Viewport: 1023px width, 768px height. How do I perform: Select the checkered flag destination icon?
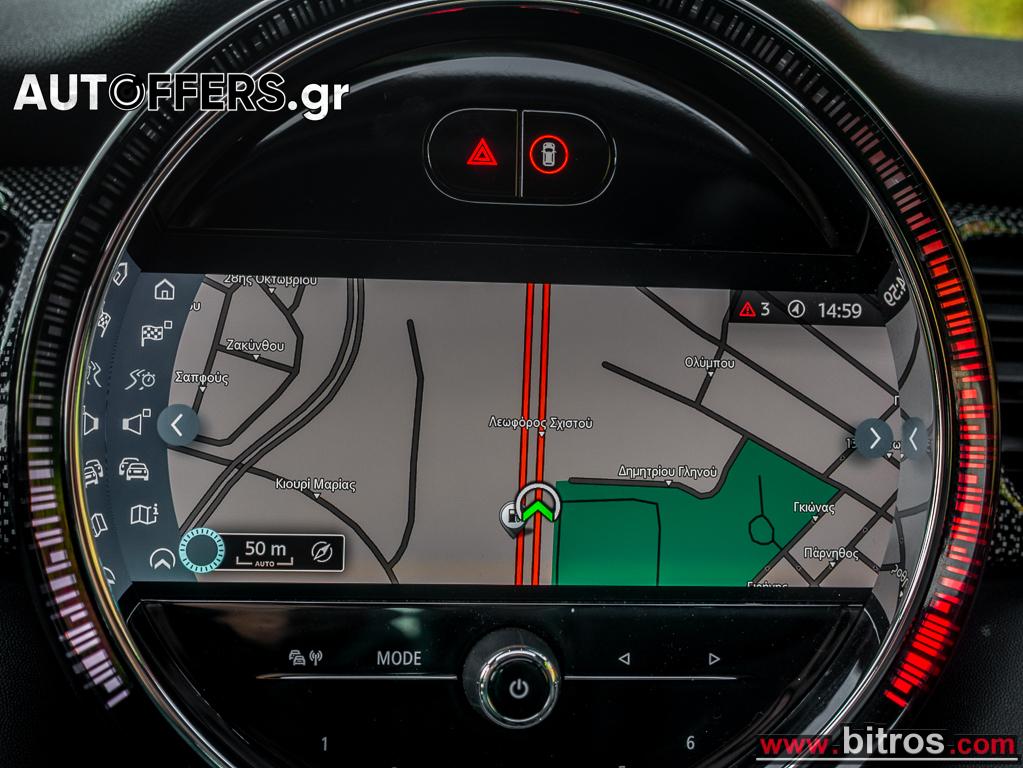tap(155, 333)
